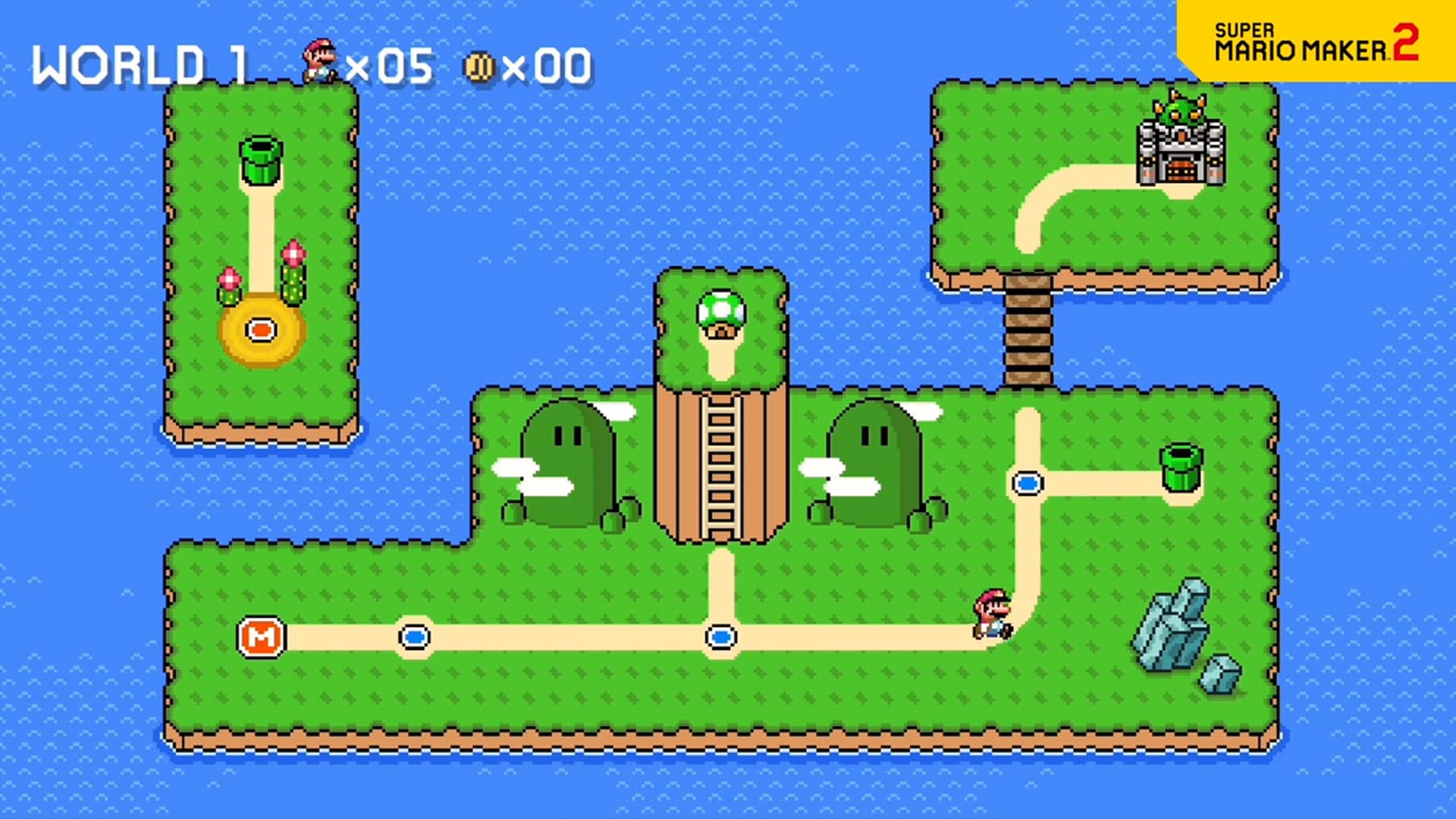Click the 1-Up Mushroom atop the tower
Screen dimensions: 1456x819
[x=720, y=311]
